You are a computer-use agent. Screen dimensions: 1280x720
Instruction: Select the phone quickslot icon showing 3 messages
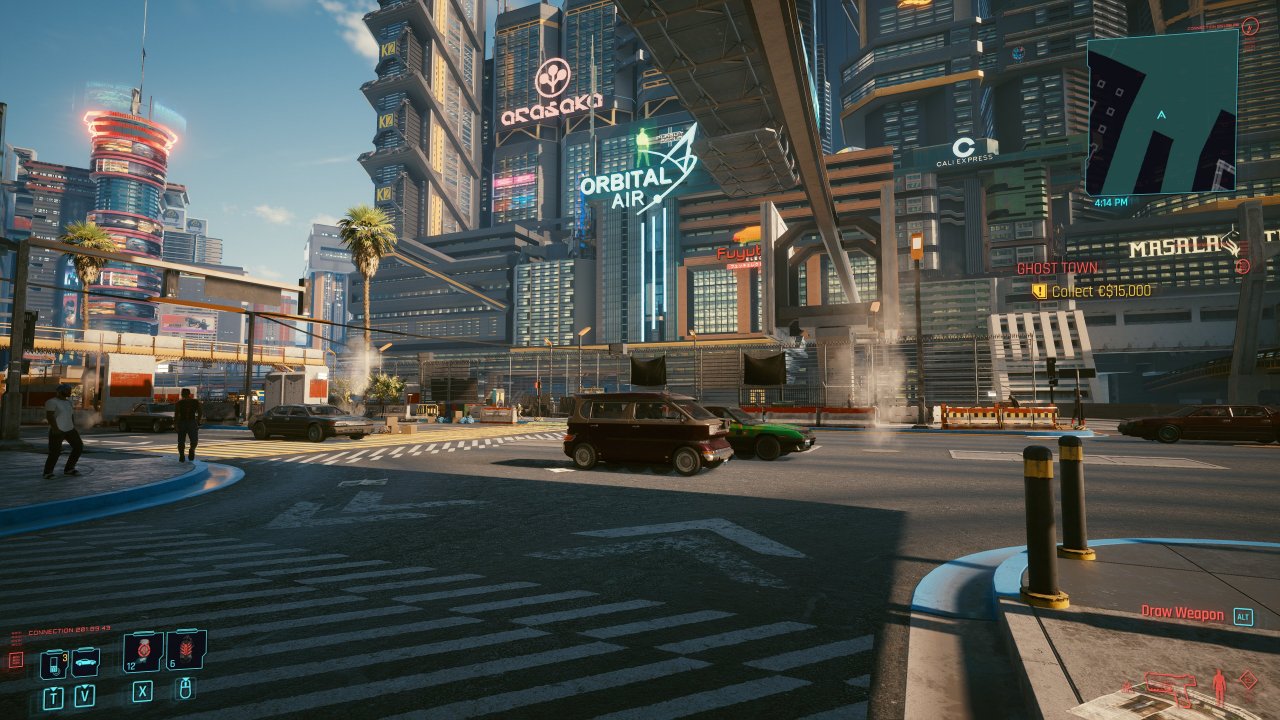[x=53, y=664]
